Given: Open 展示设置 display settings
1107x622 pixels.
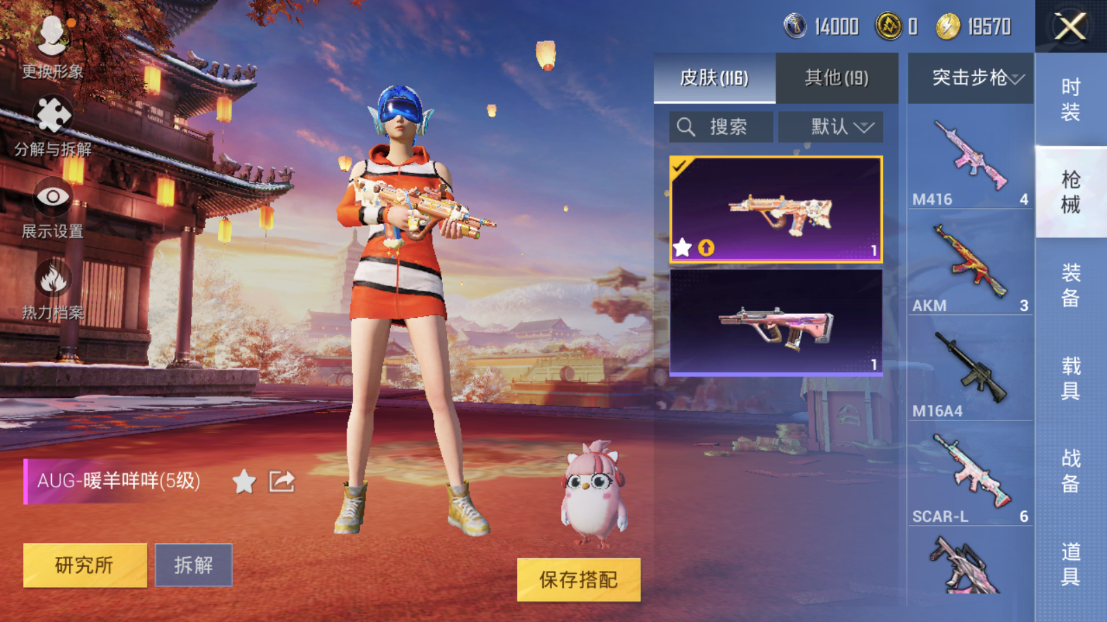Looking at the screenshot, I should [x=52, y=207].
